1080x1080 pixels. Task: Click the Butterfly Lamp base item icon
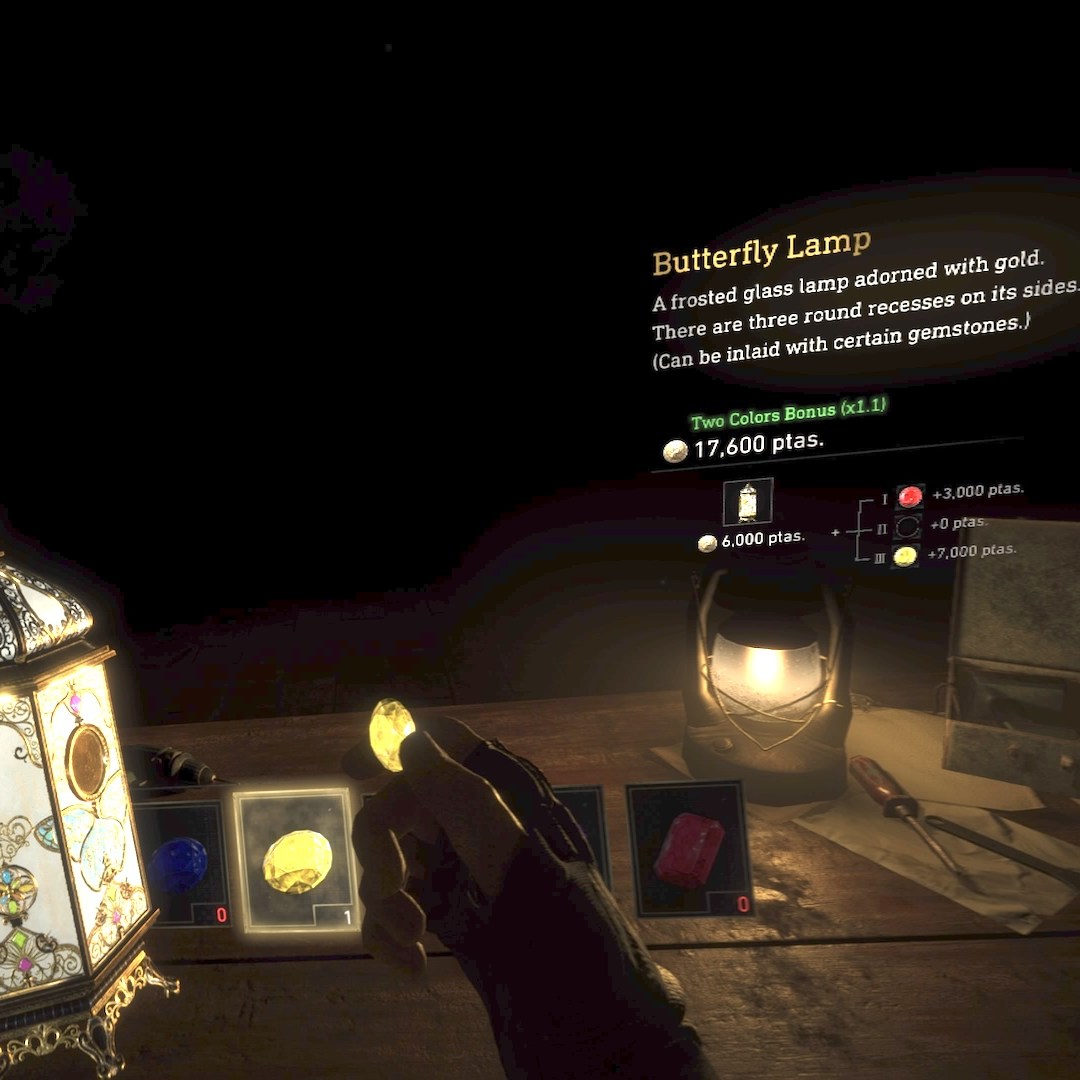(x=747, y=502)
